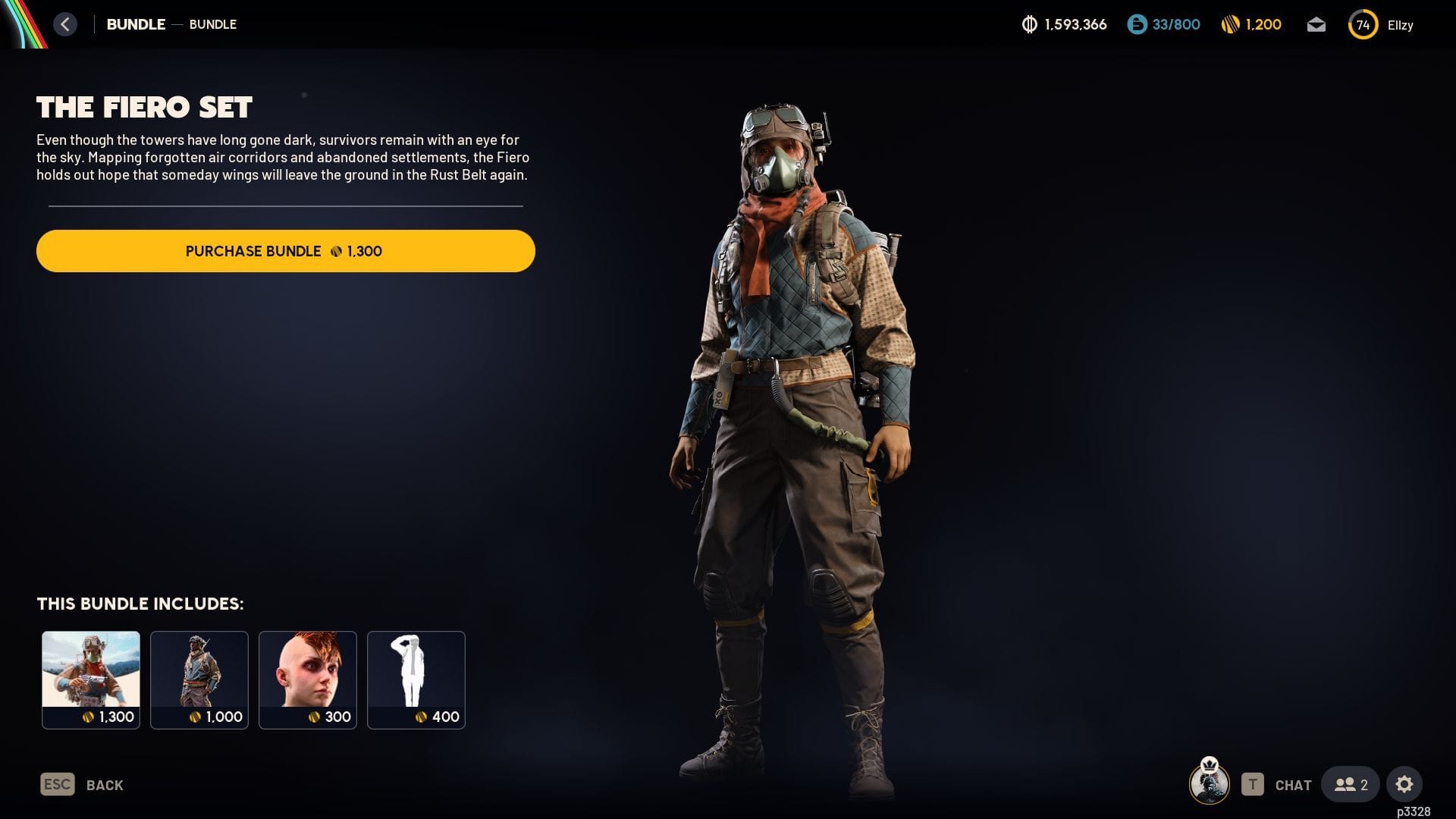Show the party members list
Viewport: 1456px width, 819px height.
point(1351,784)
